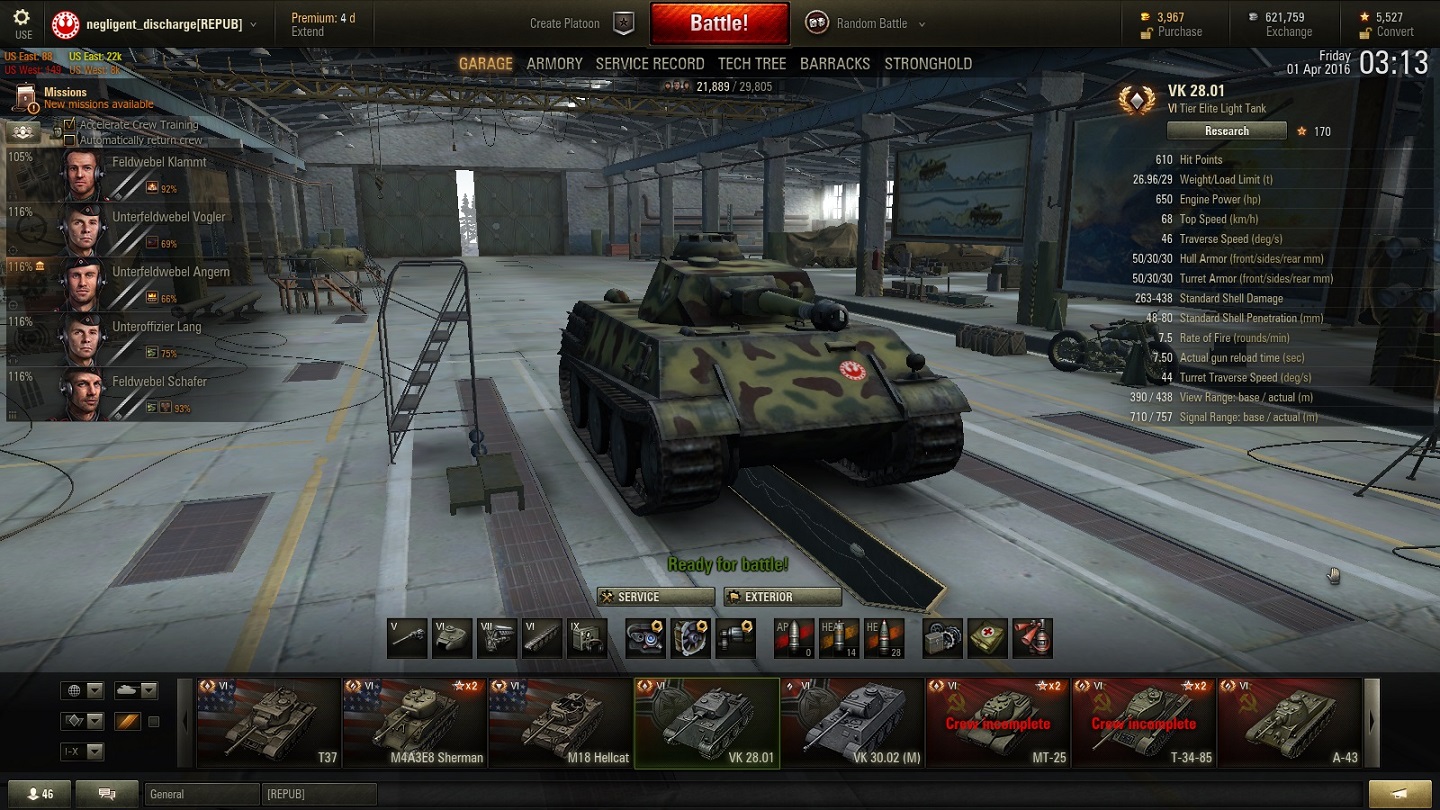Switch to the Service Record tab
This screenshot has height=810, width=1440.
pyautogui.click(x=650, y=63)
